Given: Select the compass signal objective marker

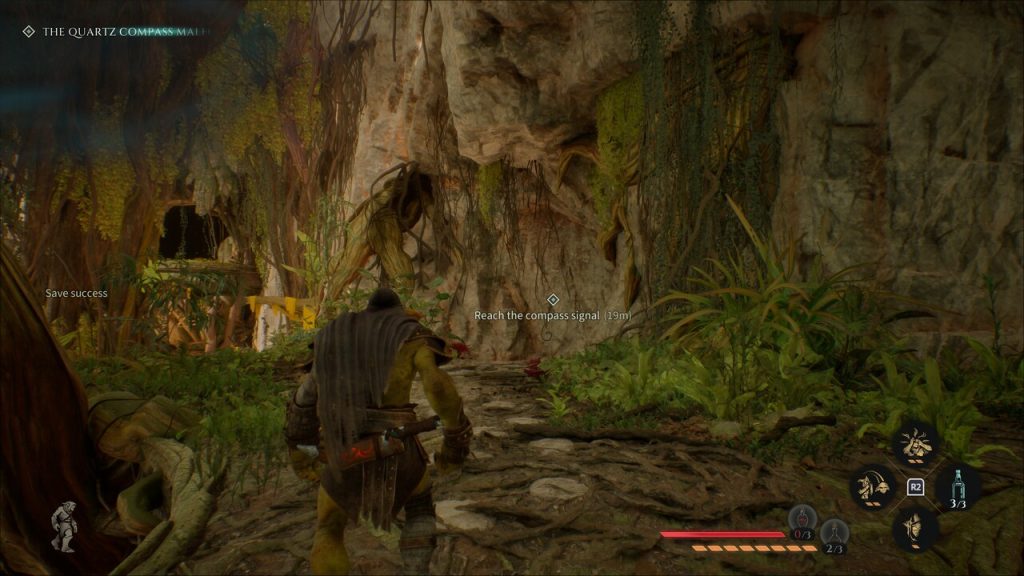Looking at the screenshot, I should click(552, 299).
